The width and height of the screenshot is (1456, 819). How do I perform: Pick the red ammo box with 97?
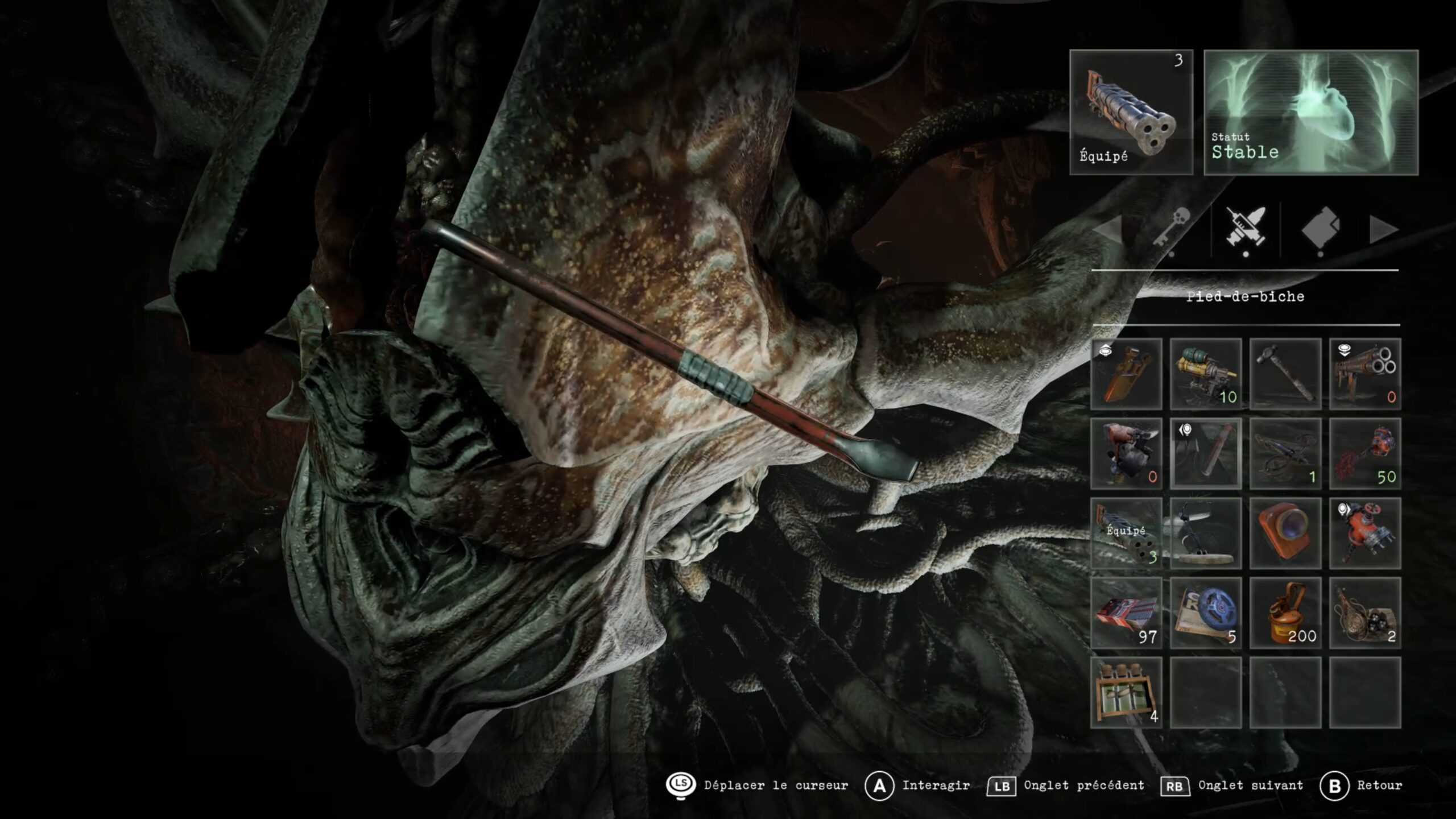pyautogui.click(x=1126, y=613)
